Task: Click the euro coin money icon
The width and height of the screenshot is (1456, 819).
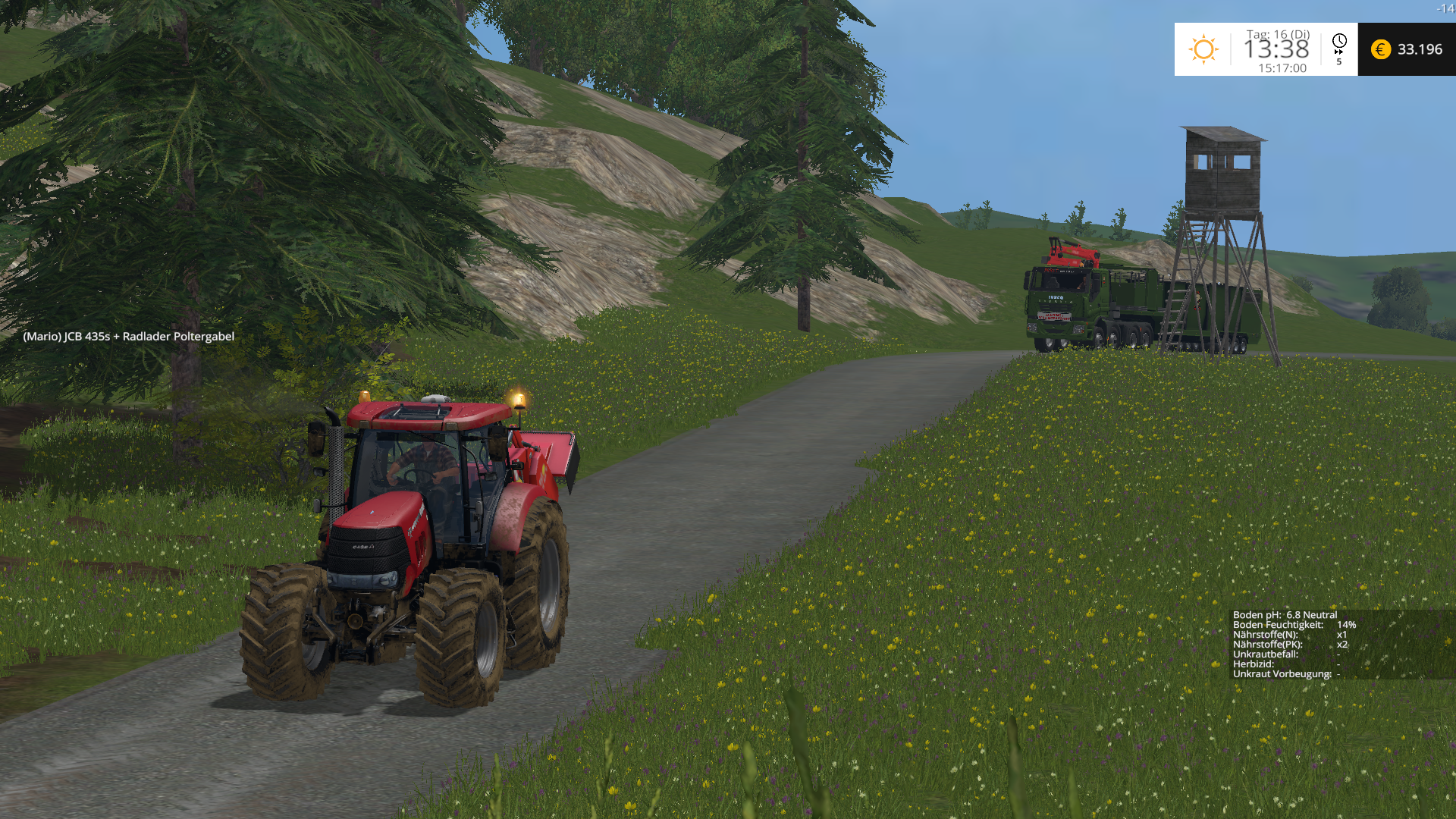Action: (1380, 49)
